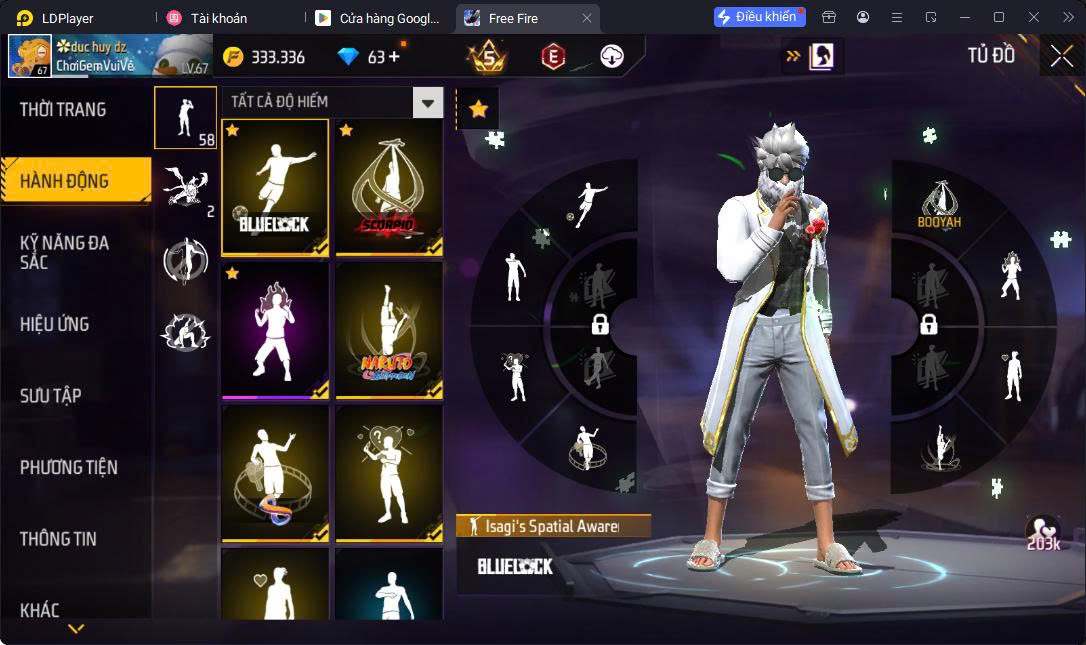Go to the Phương Tiện tab

[69, 467]
